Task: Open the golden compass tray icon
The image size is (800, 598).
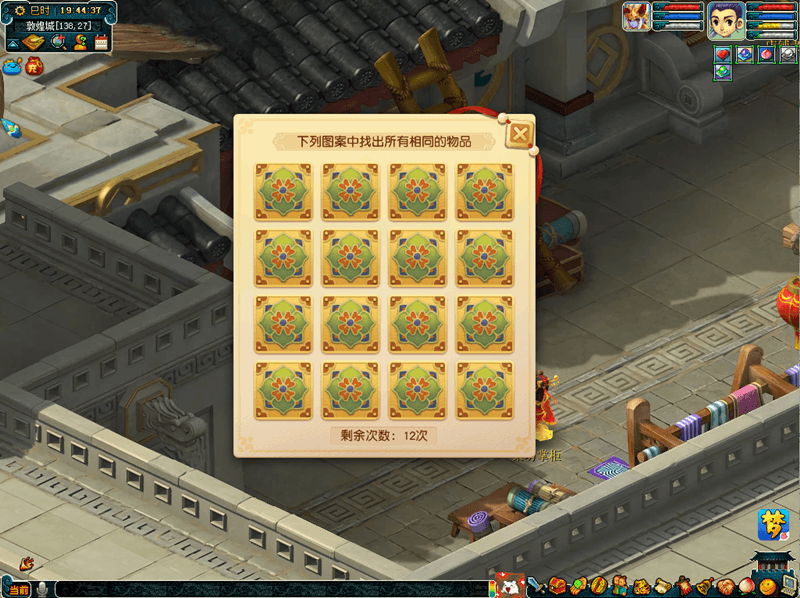Action: pyautogui.click(x=599, y=585)
